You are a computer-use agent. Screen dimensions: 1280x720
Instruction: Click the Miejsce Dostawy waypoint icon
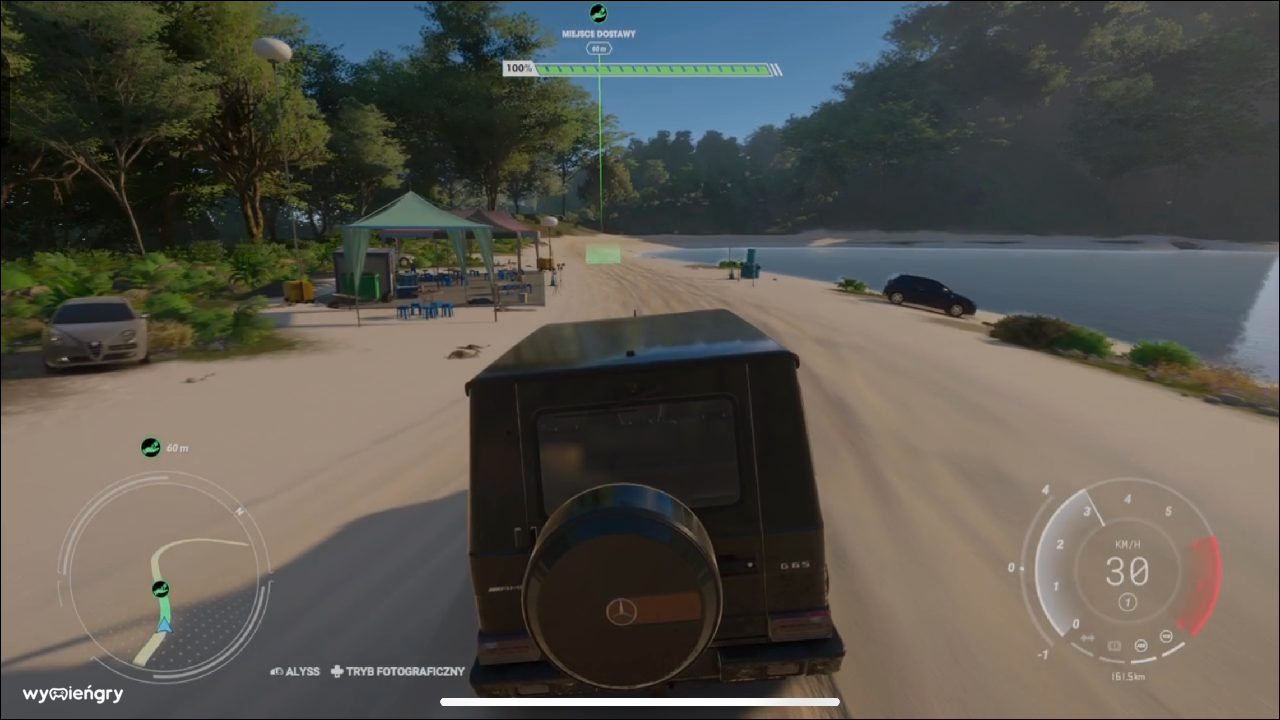click(598, 13)
